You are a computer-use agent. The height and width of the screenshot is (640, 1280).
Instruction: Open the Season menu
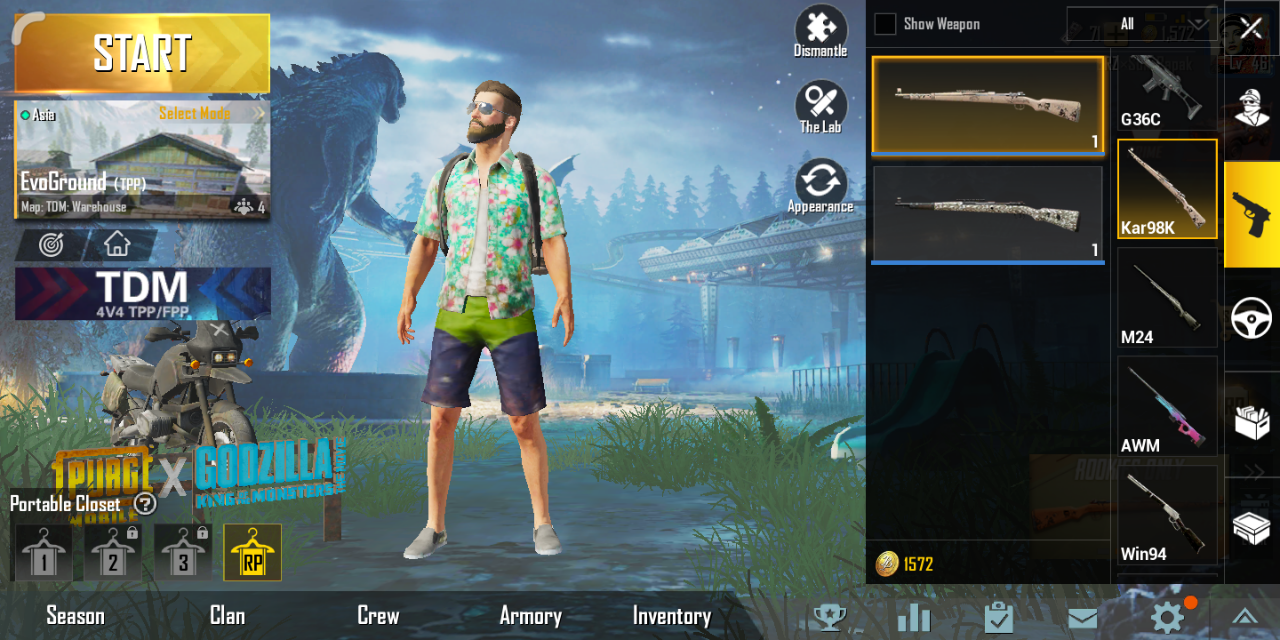(x=75, y=616)
